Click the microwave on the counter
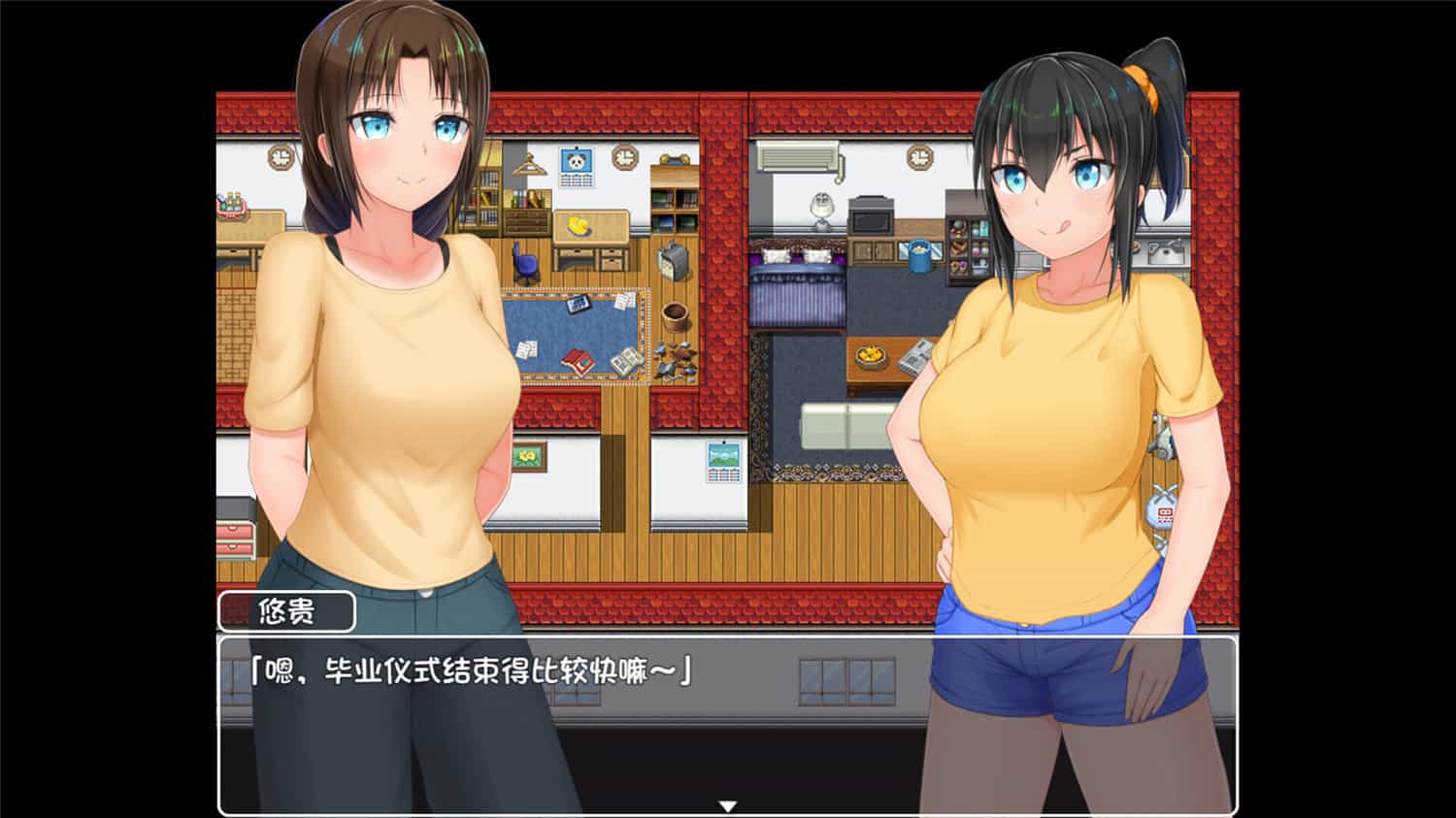Image resolution: width=1456 pixels, height=818 pixels. click(871, 219)
